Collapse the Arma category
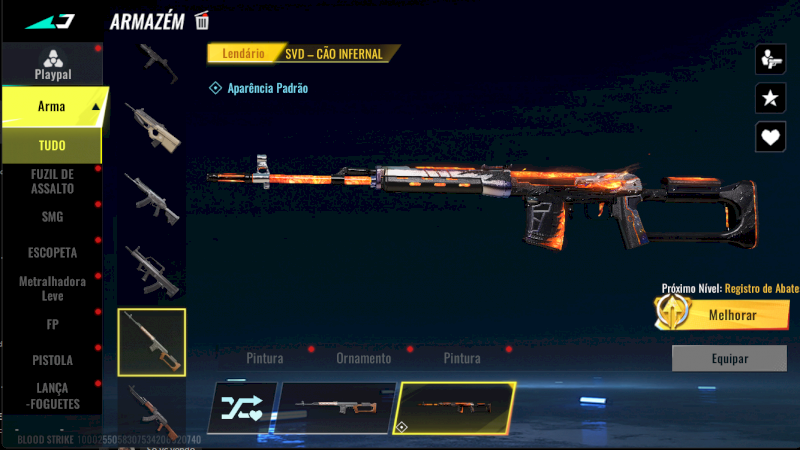The image size is (800, 450). (x=95, y=106)
